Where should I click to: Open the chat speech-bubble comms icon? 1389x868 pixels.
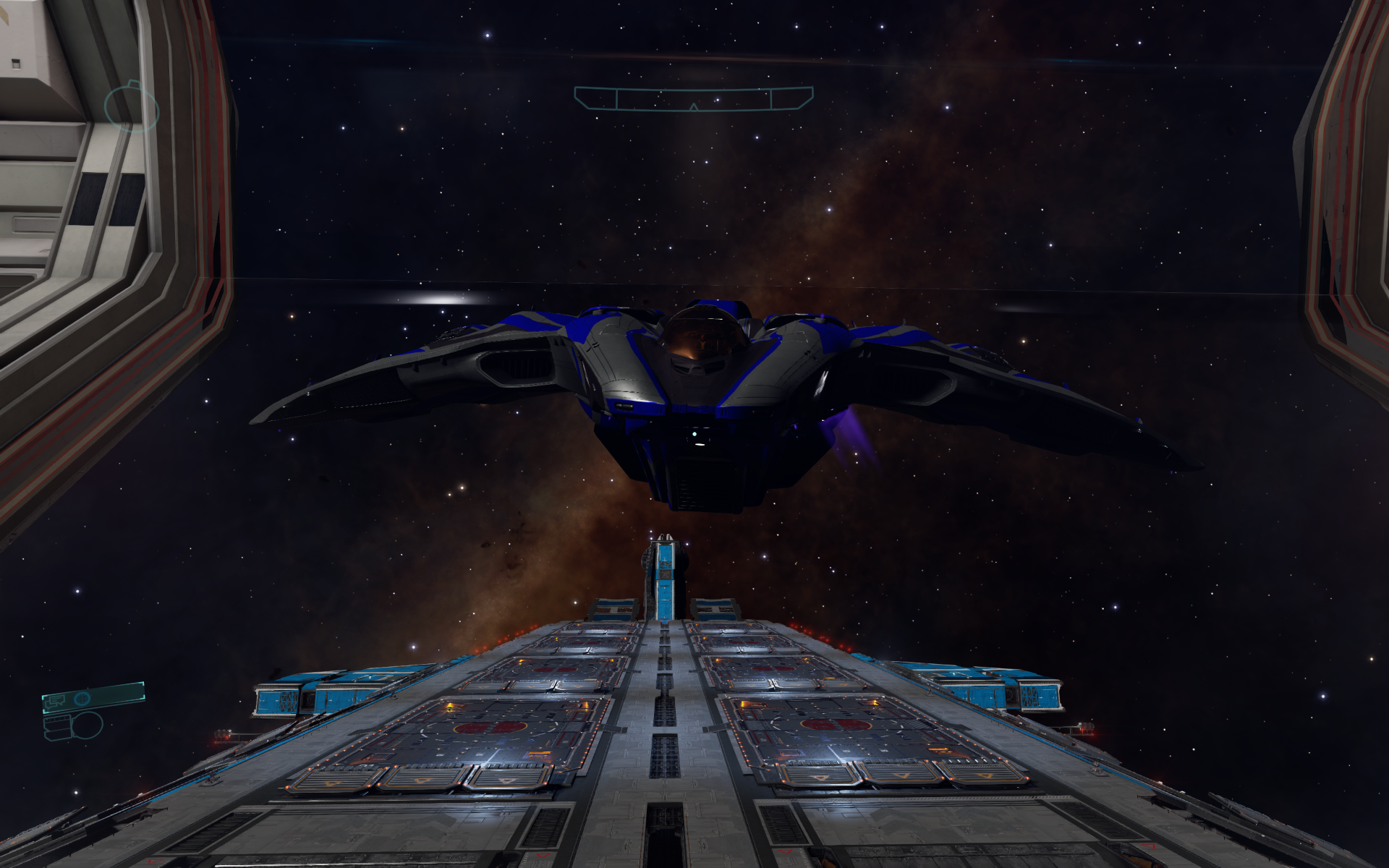(x=56, y=699)
